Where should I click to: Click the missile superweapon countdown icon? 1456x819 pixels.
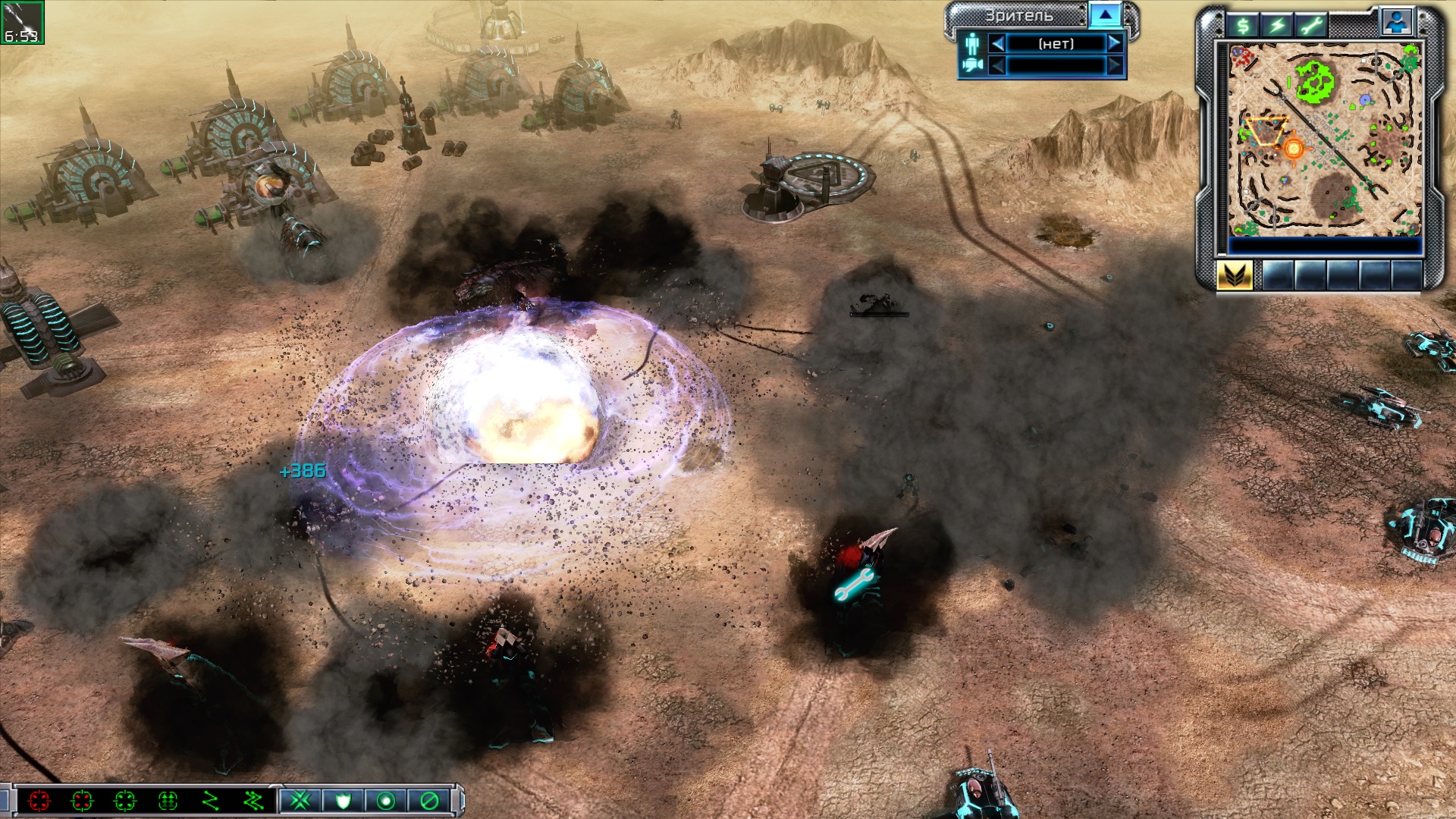click(x=22, y=22)
